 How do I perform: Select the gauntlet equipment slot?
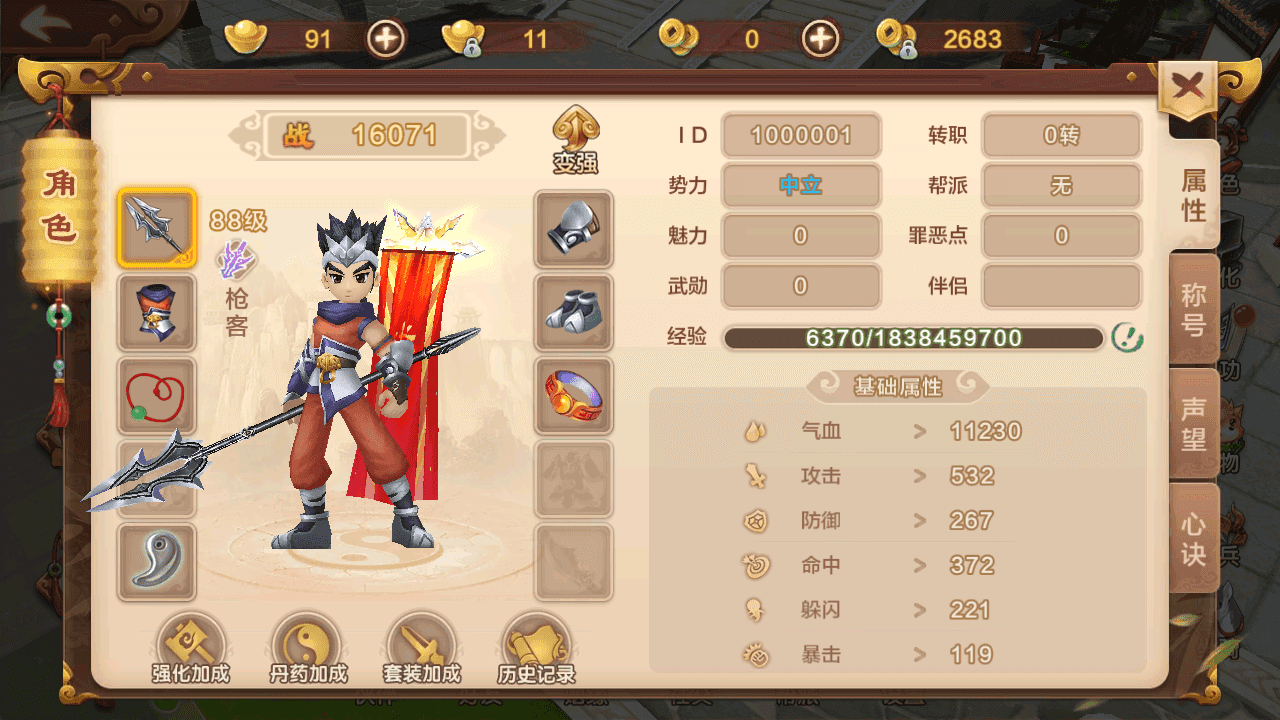tap(573, 229)
